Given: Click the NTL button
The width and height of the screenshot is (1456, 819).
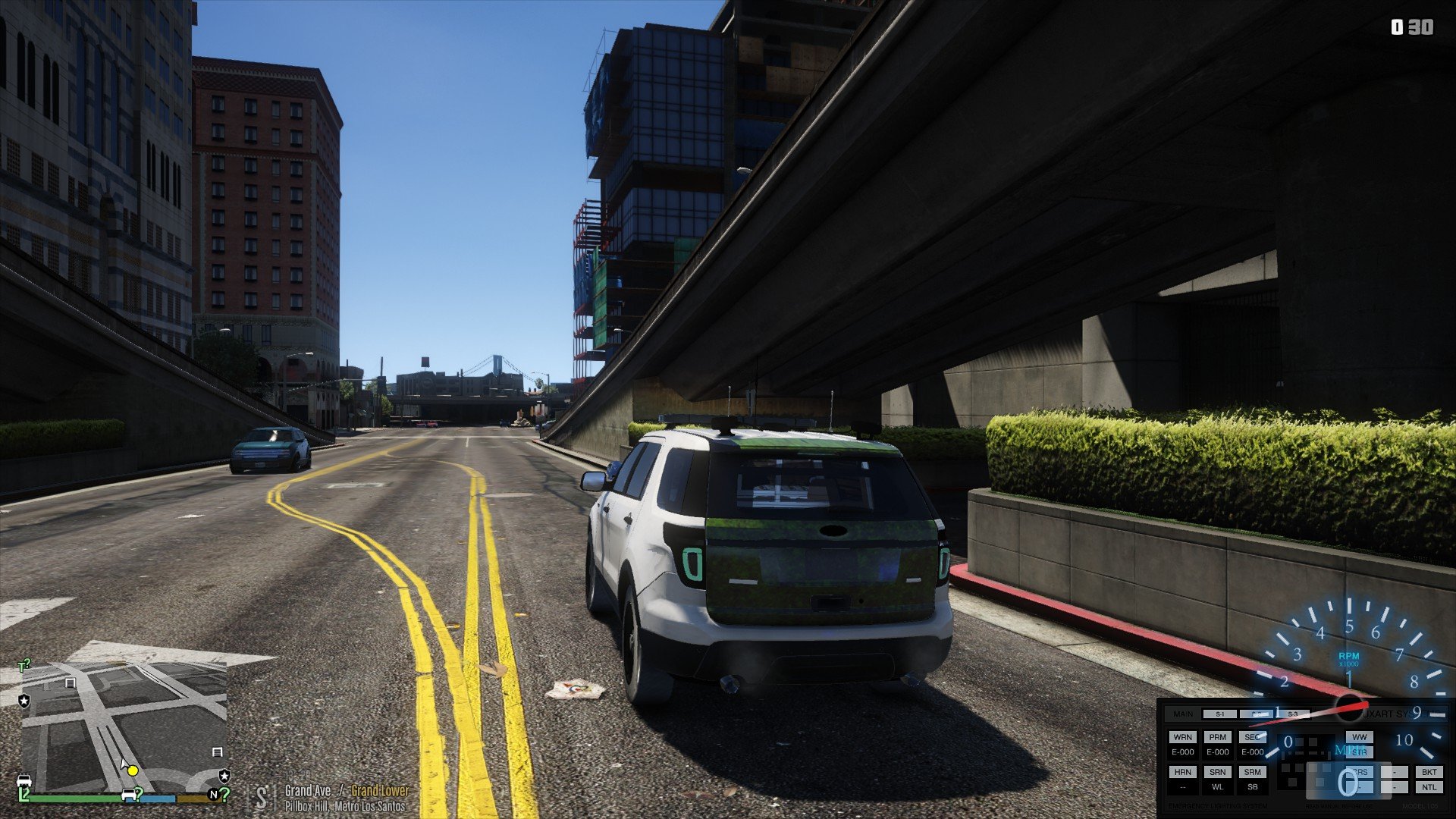Looking at the screenshot, I should click(x=1429, y=787).
